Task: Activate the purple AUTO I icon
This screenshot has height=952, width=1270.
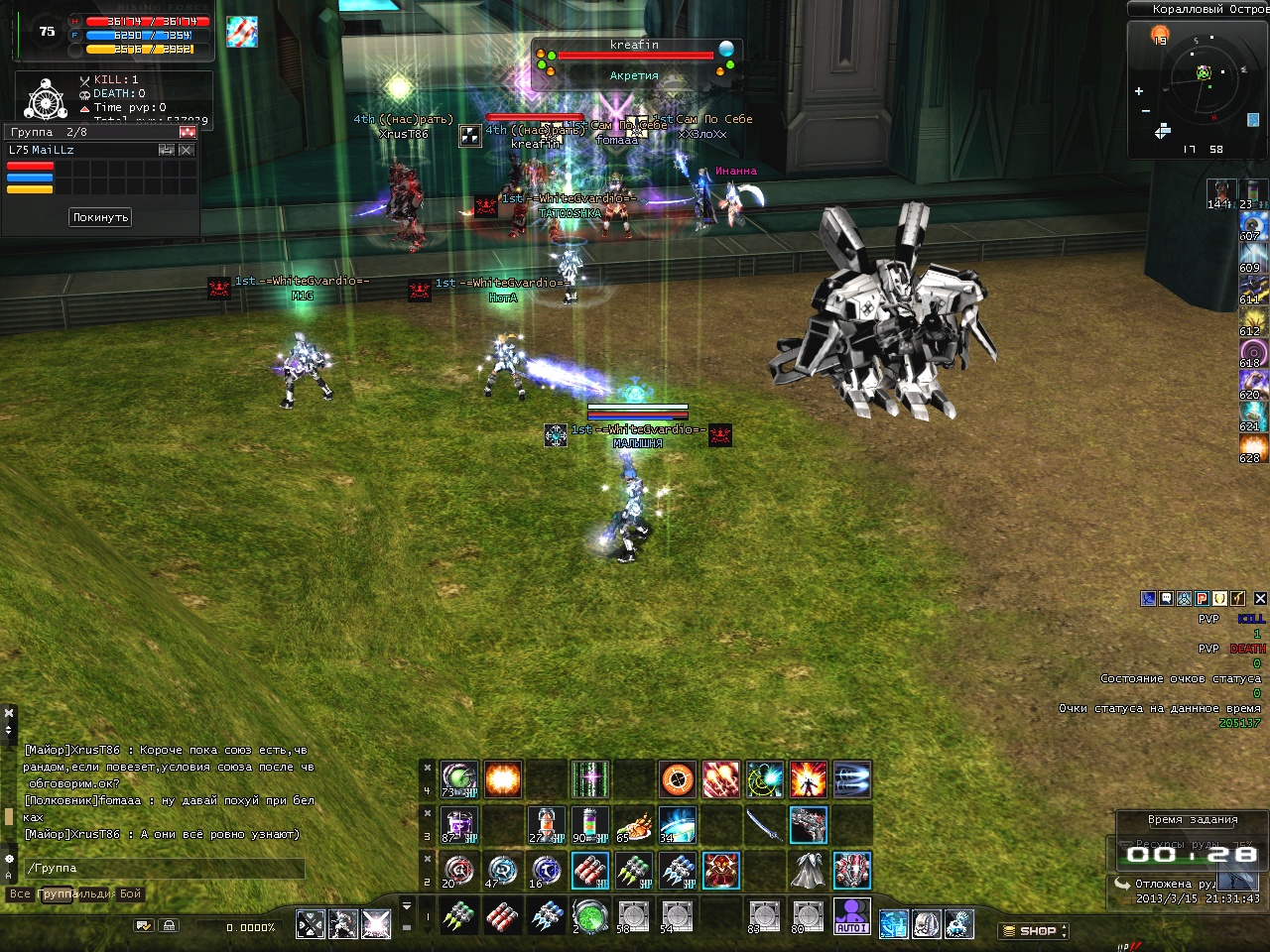Action: tap(851, 916)
